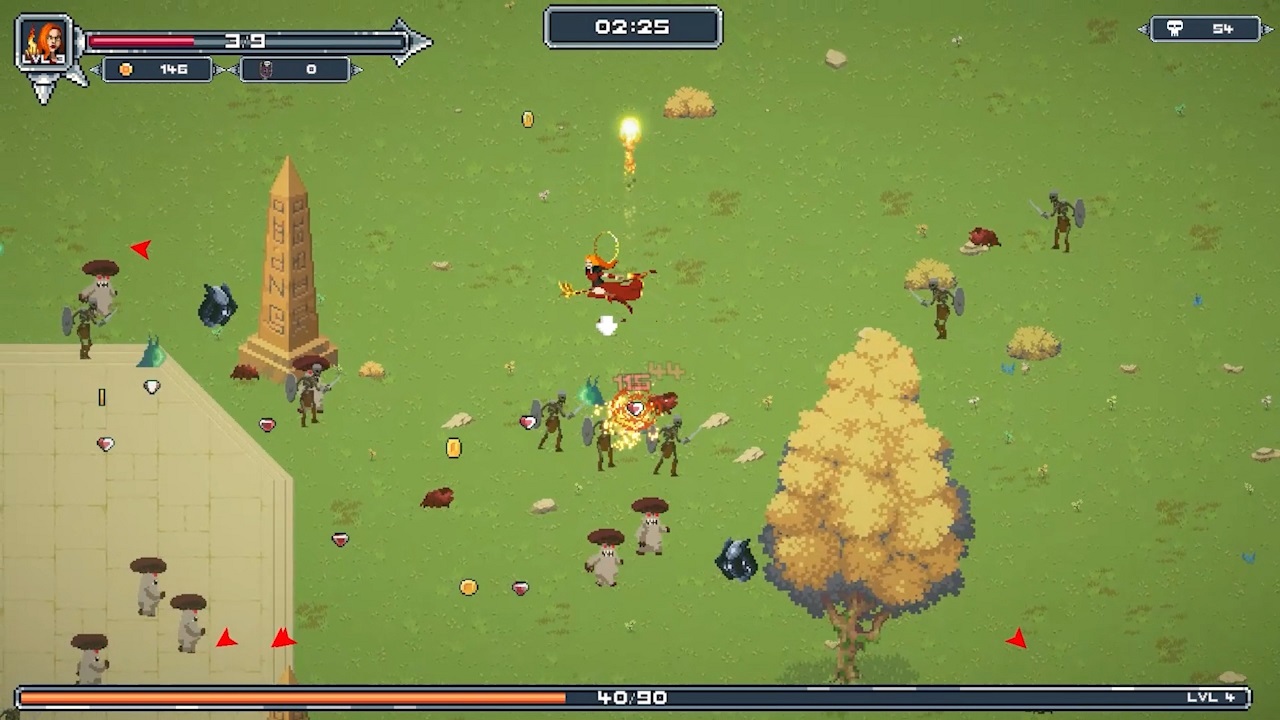Click the red enemy indicator arrow near the tree
Viewport: 1280px width, 720px height.
1018,635
